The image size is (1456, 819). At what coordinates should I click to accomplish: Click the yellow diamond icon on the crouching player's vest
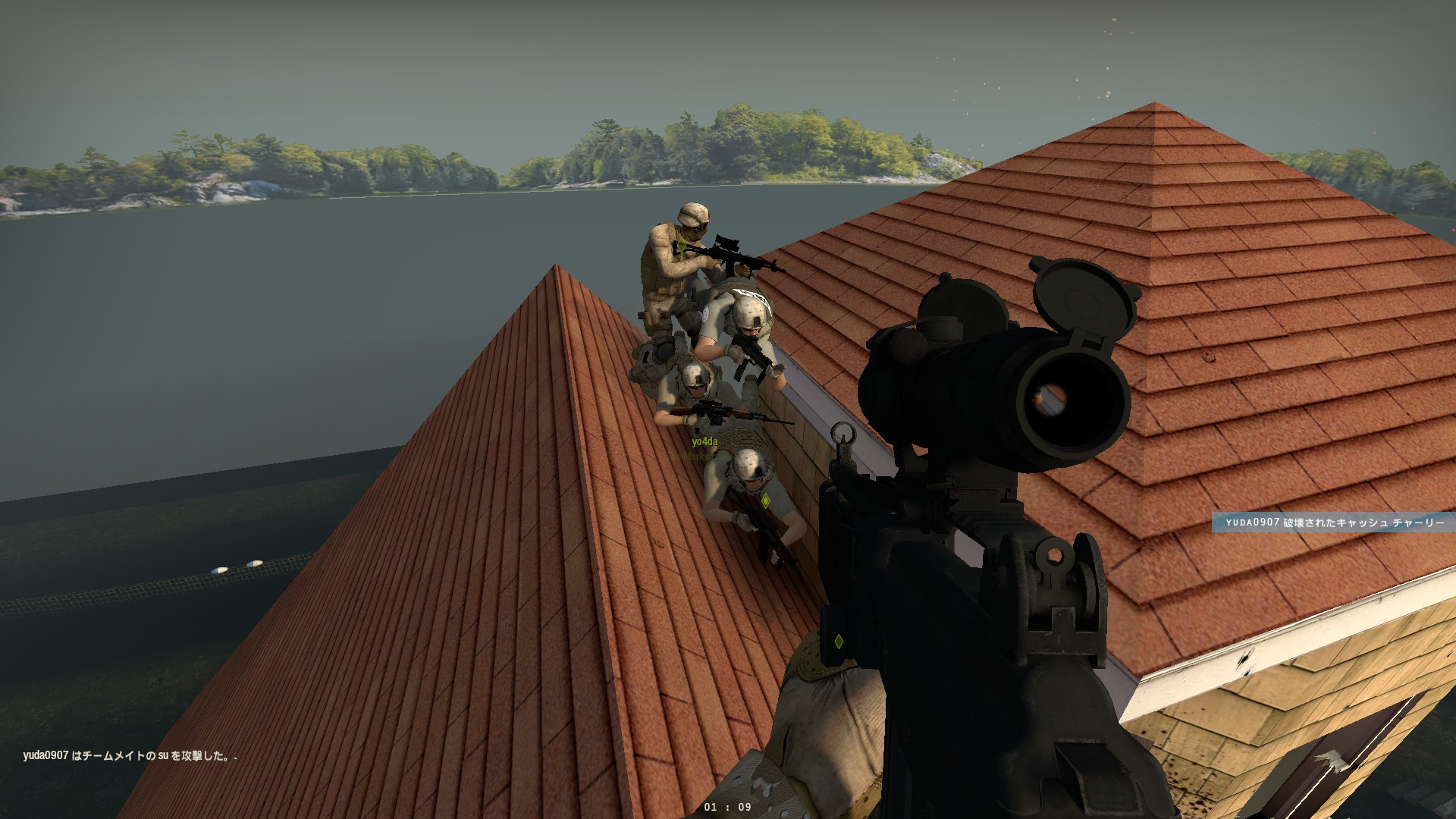766,500
